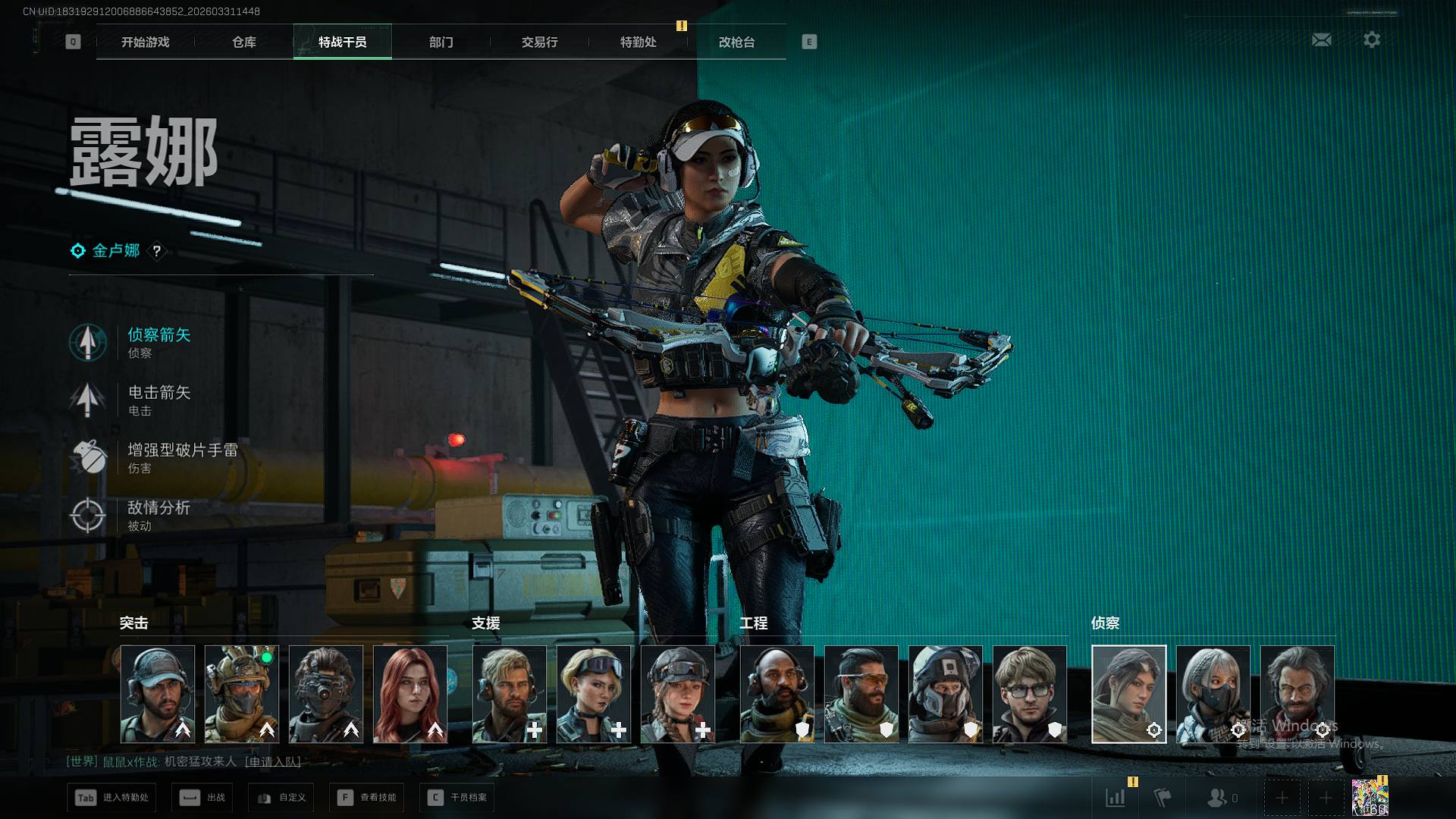Select the red-haired assault operator portrait
1456x819 pixels.
[410, 694]
